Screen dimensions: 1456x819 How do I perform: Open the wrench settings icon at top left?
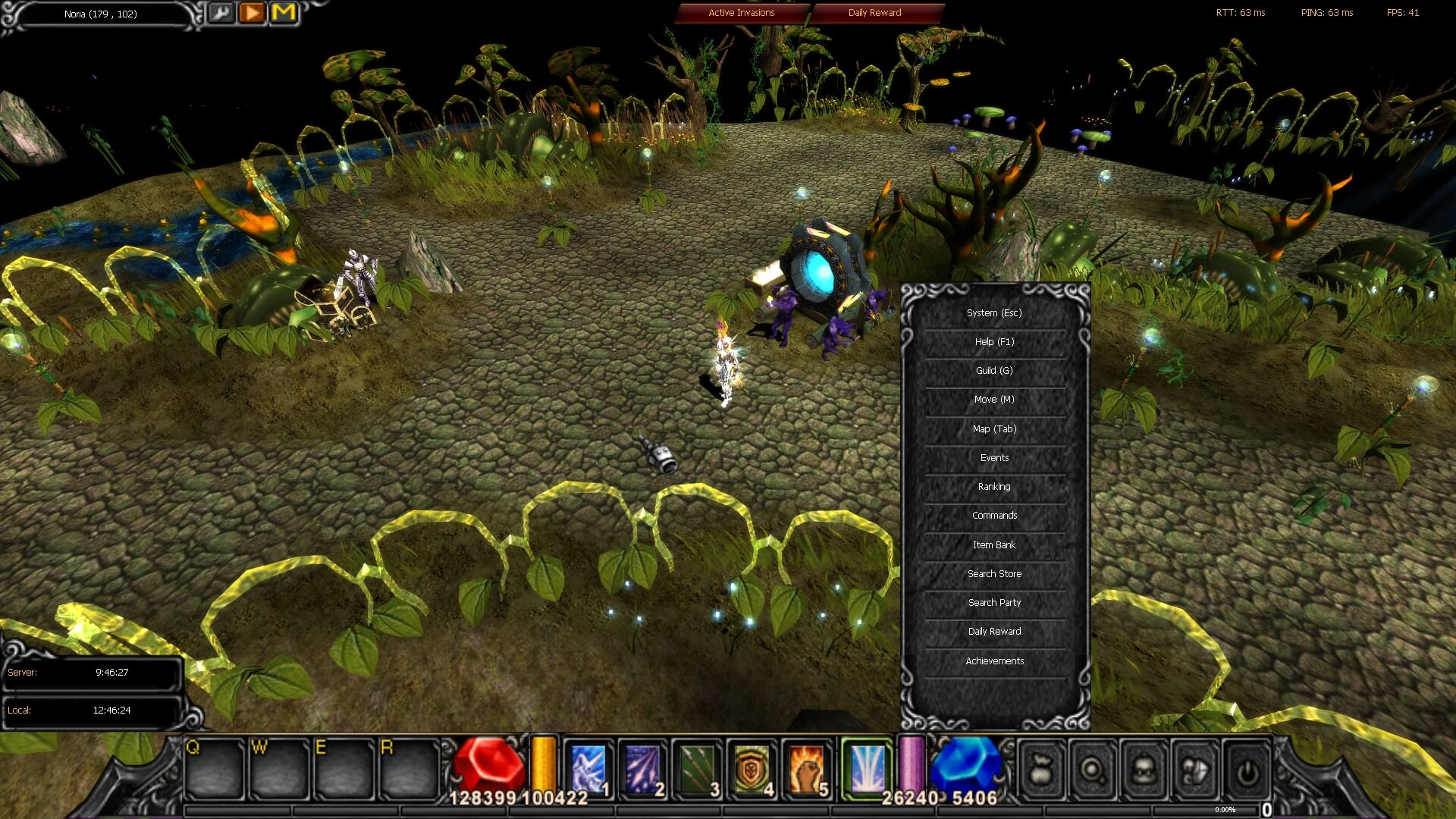tap(221, 13)
